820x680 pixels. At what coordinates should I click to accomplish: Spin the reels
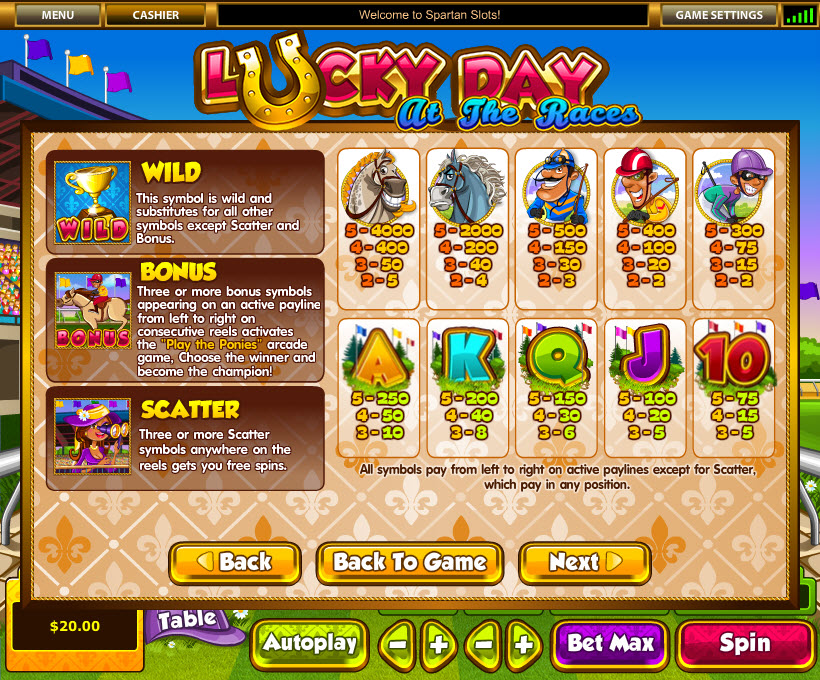coord(745,643)
